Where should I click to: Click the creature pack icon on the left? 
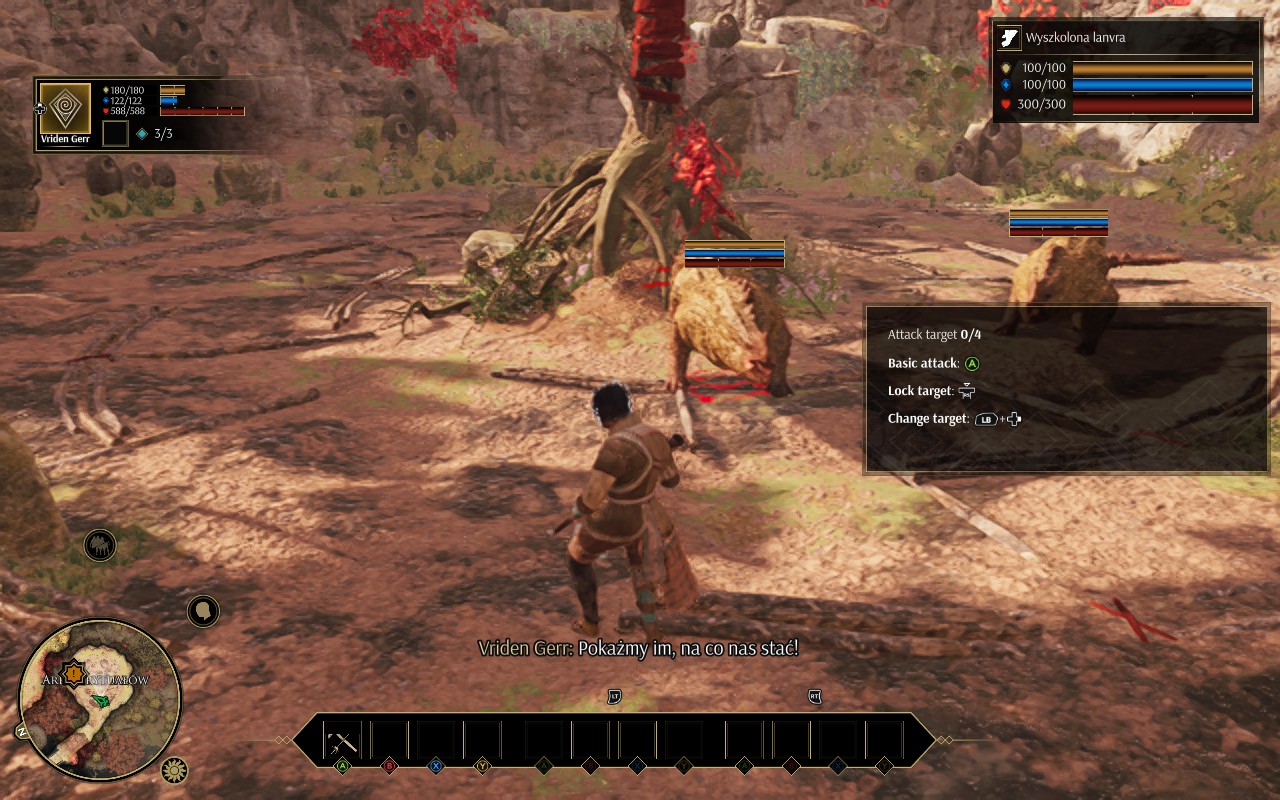click(x=100, y=545)
